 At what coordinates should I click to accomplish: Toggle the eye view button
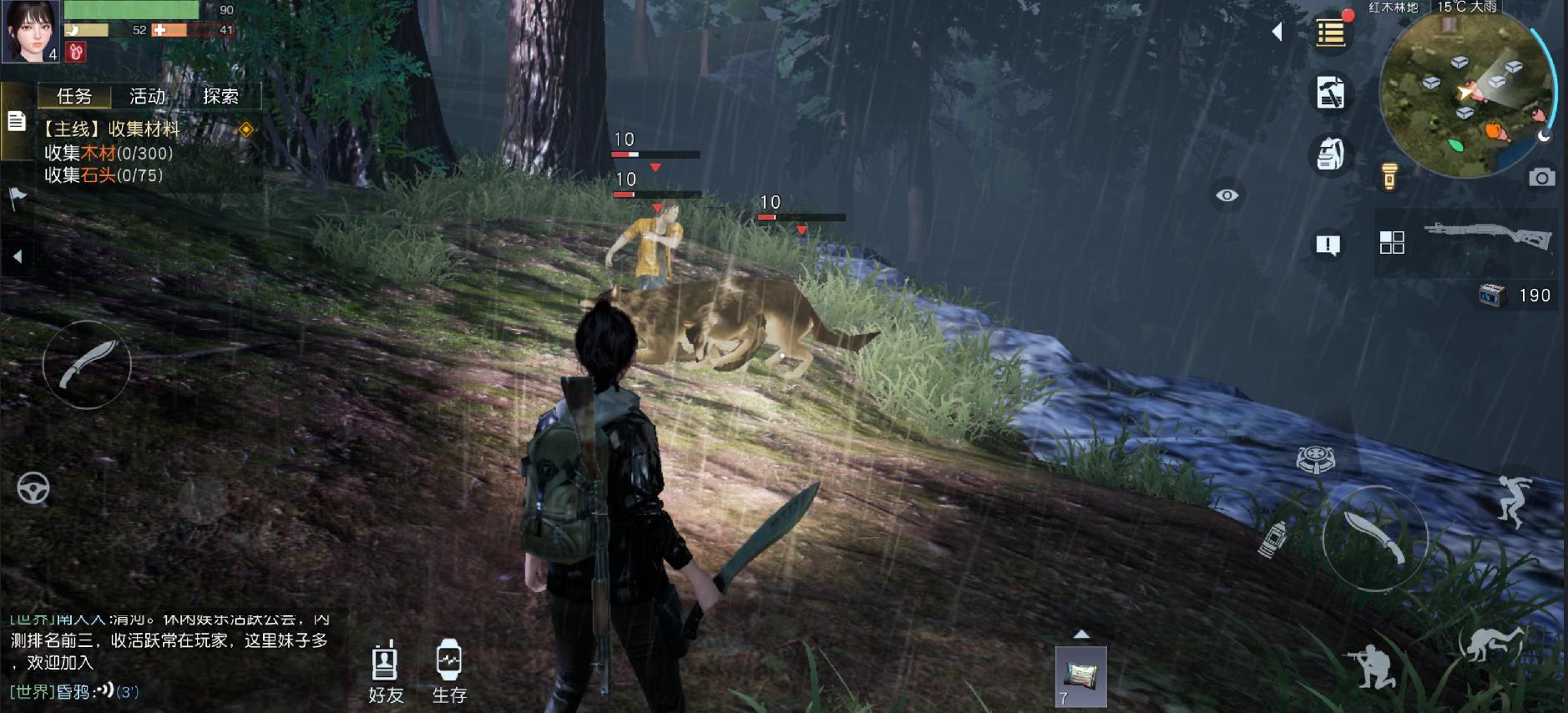[1227, 195]
